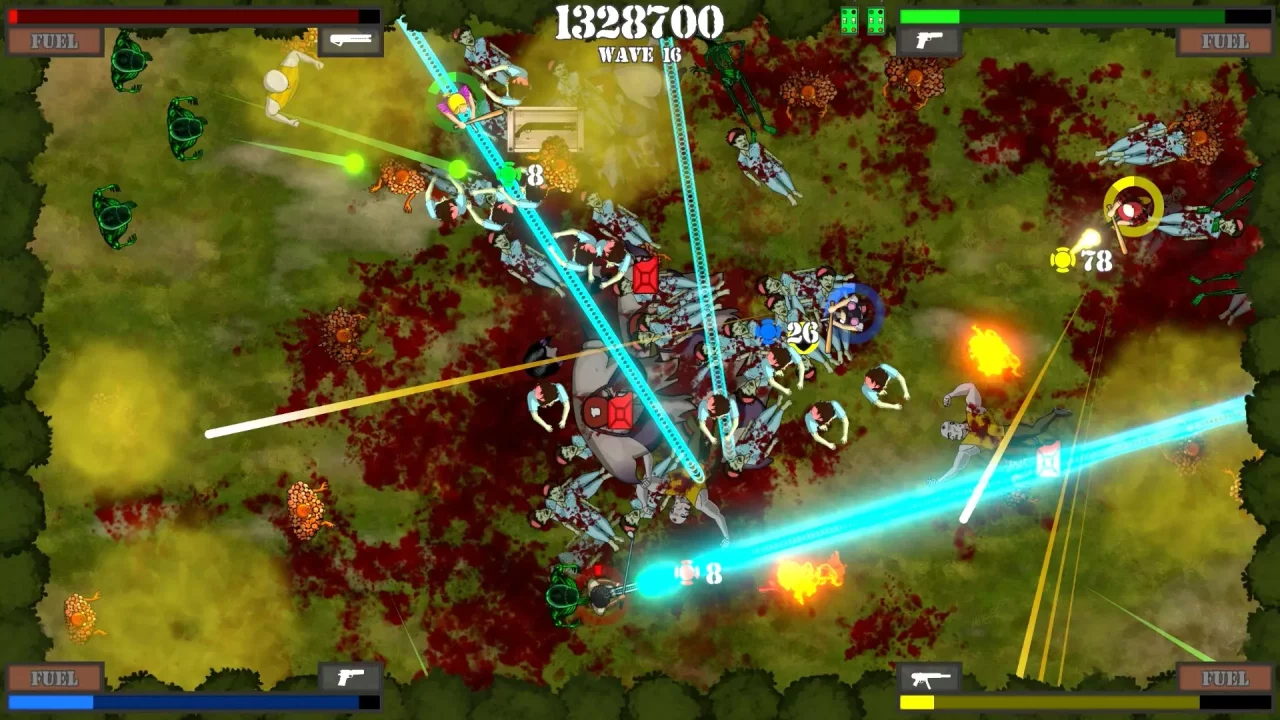Select the blue player's pistol weapon icon
The height and width of the screenshot is (720, 1280).
[x=350, y=677]
